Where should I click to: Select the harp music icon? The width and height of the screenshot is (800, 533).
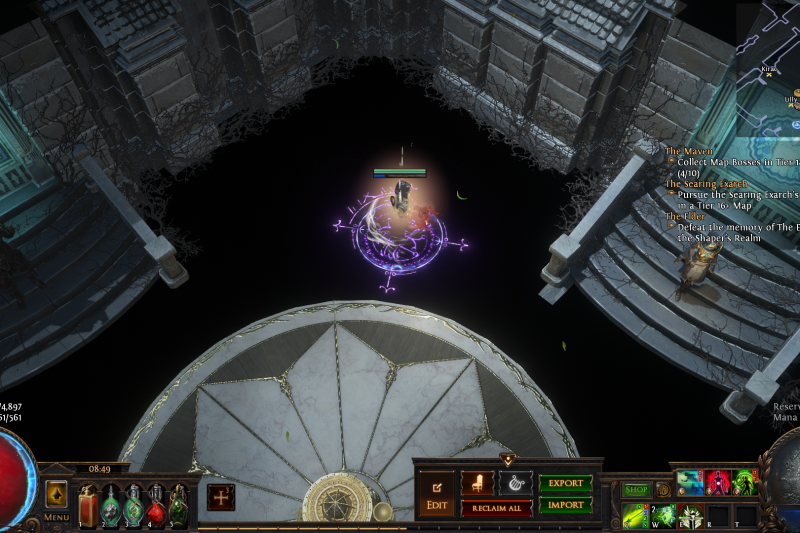pyautogui.click(x=515, y=483)
